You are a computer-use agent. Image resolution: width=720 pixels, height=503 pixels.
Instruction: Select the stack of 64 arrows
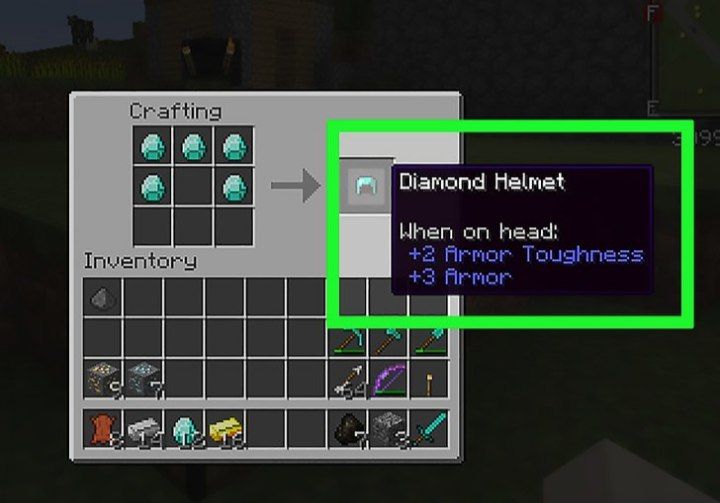tap(349, 379)
